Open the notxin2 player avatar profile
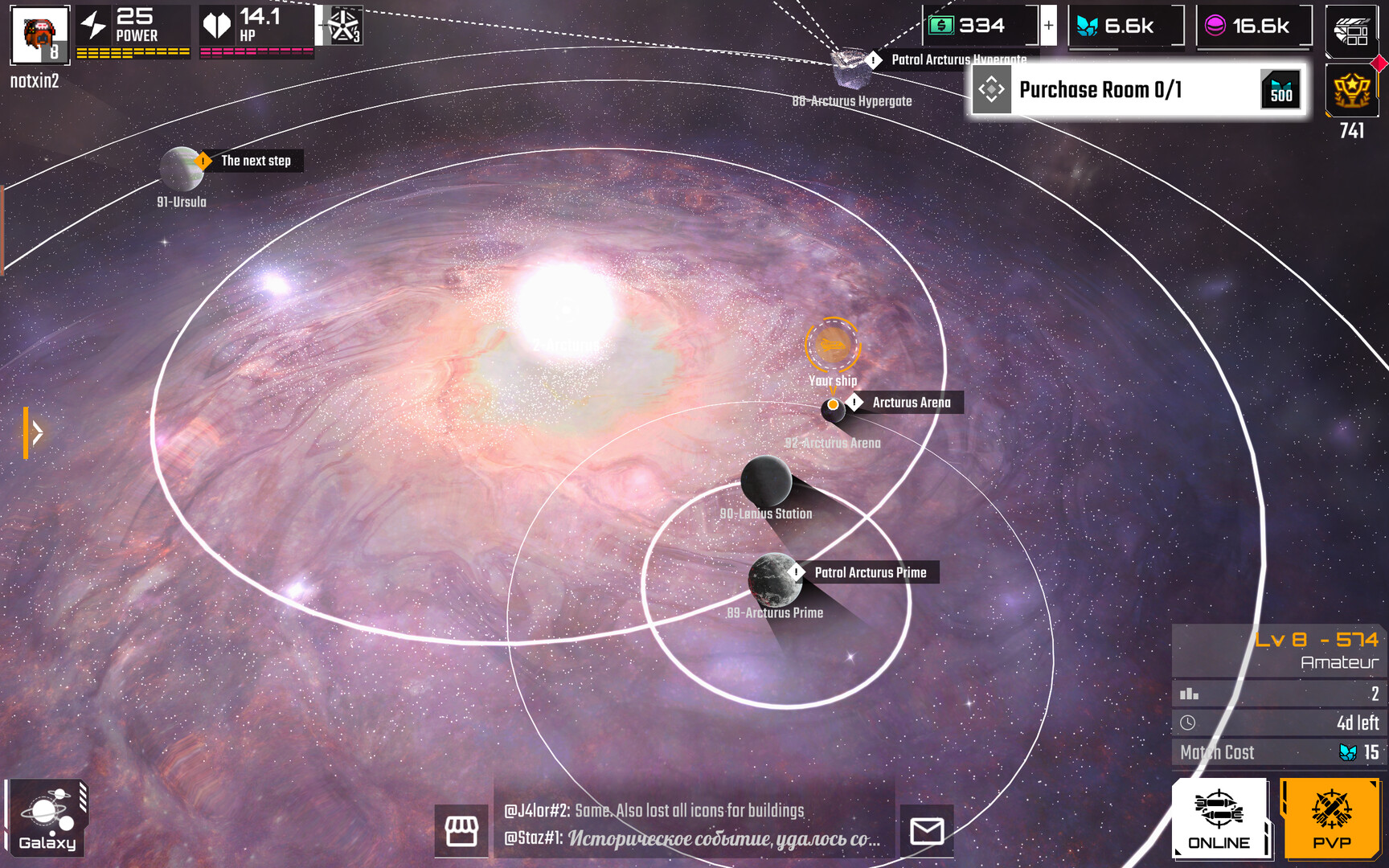The height and width of the screenshot is (868, 1389). coord(39,35)
